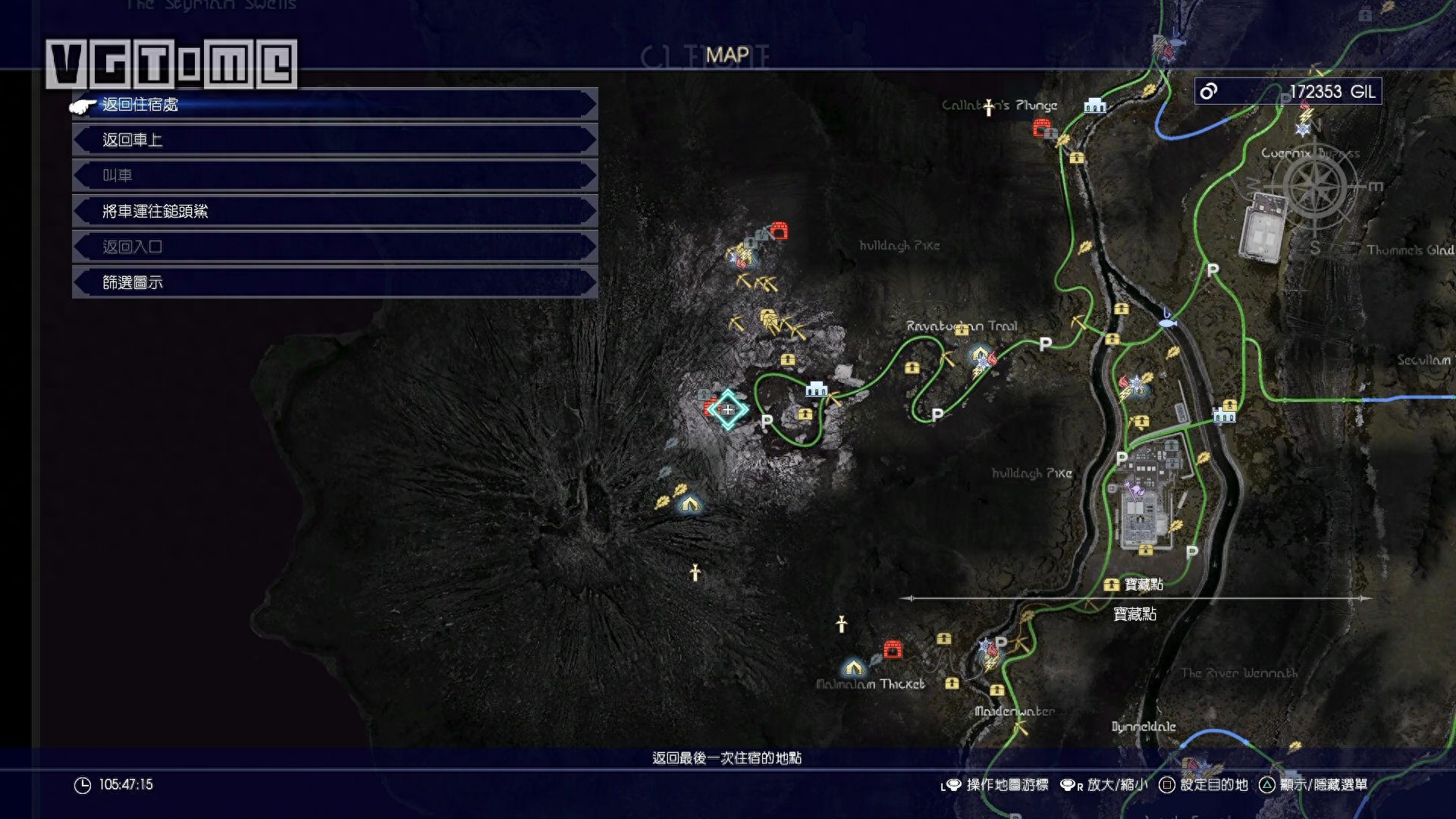Image resolution: width=1456 pixels, height=819 pixels.
Task: Select 返回住宿處 menu entry
Action: (334, 105)
